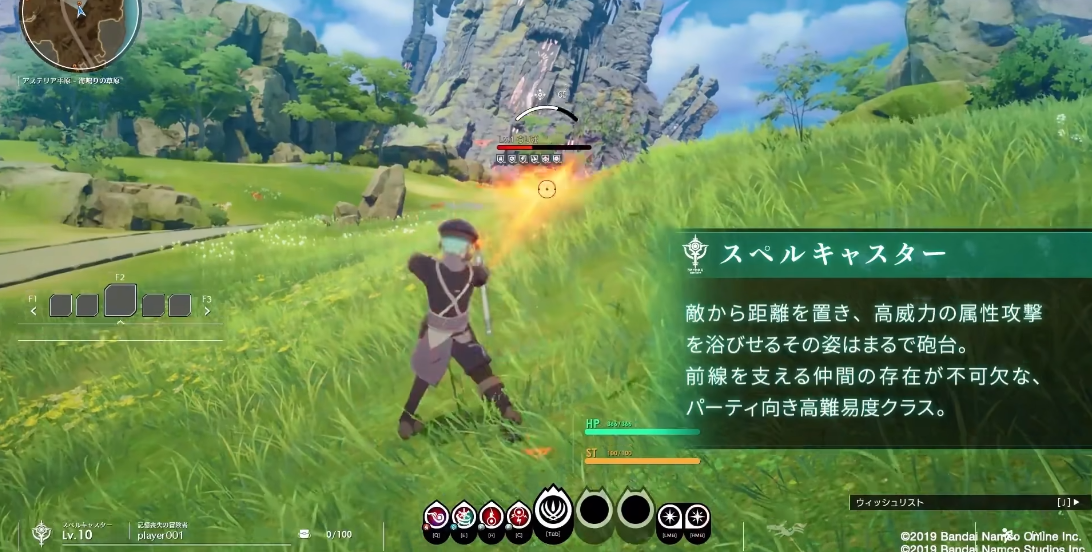The width and height of the screenshot is (1092, 552).
Task: Select the RMB four-point star attack icon
Action: 696,517
